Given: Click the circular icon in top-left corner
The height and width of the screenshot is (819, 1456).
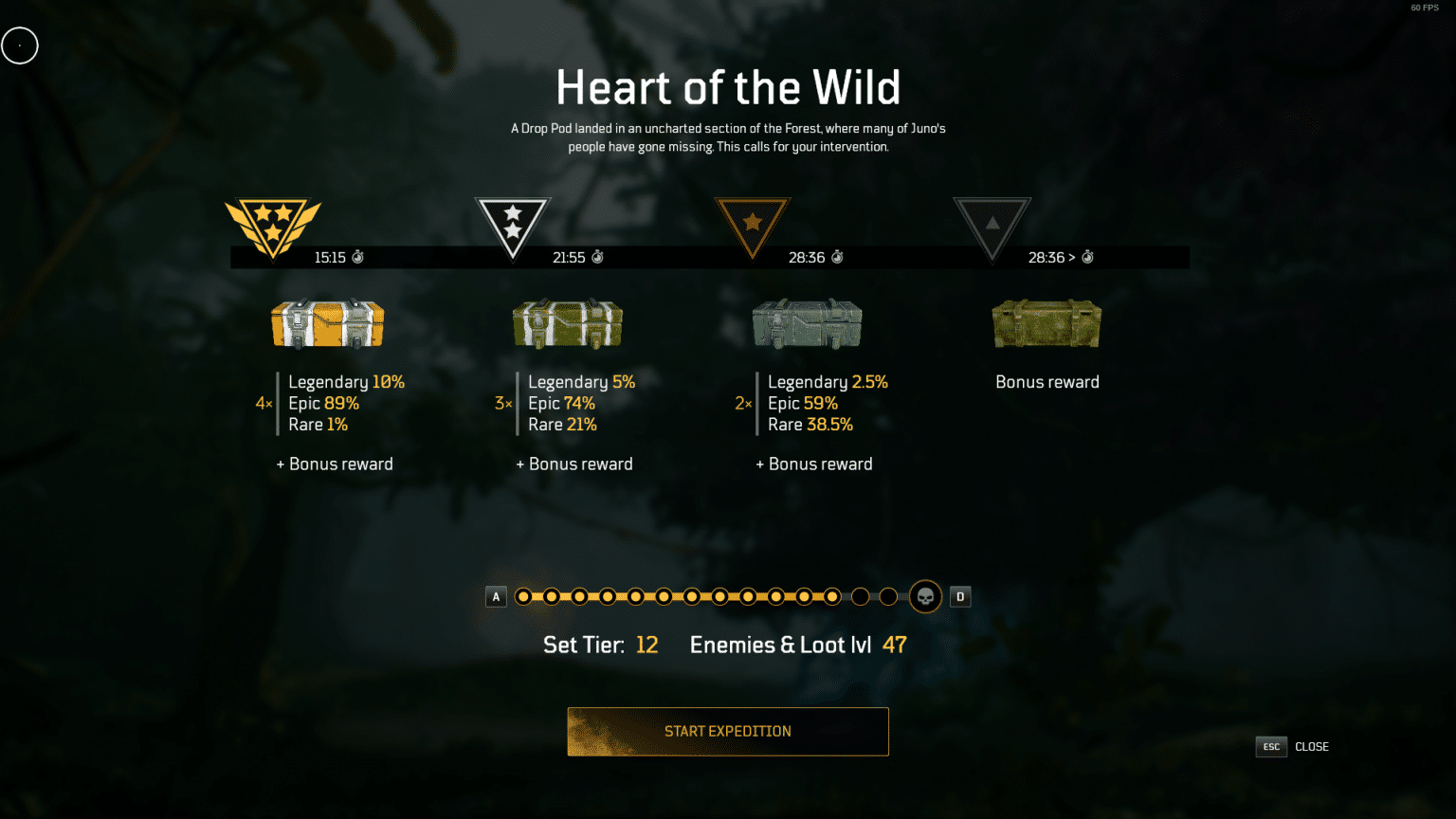Looking at the screenshot, I should [19, 45].
